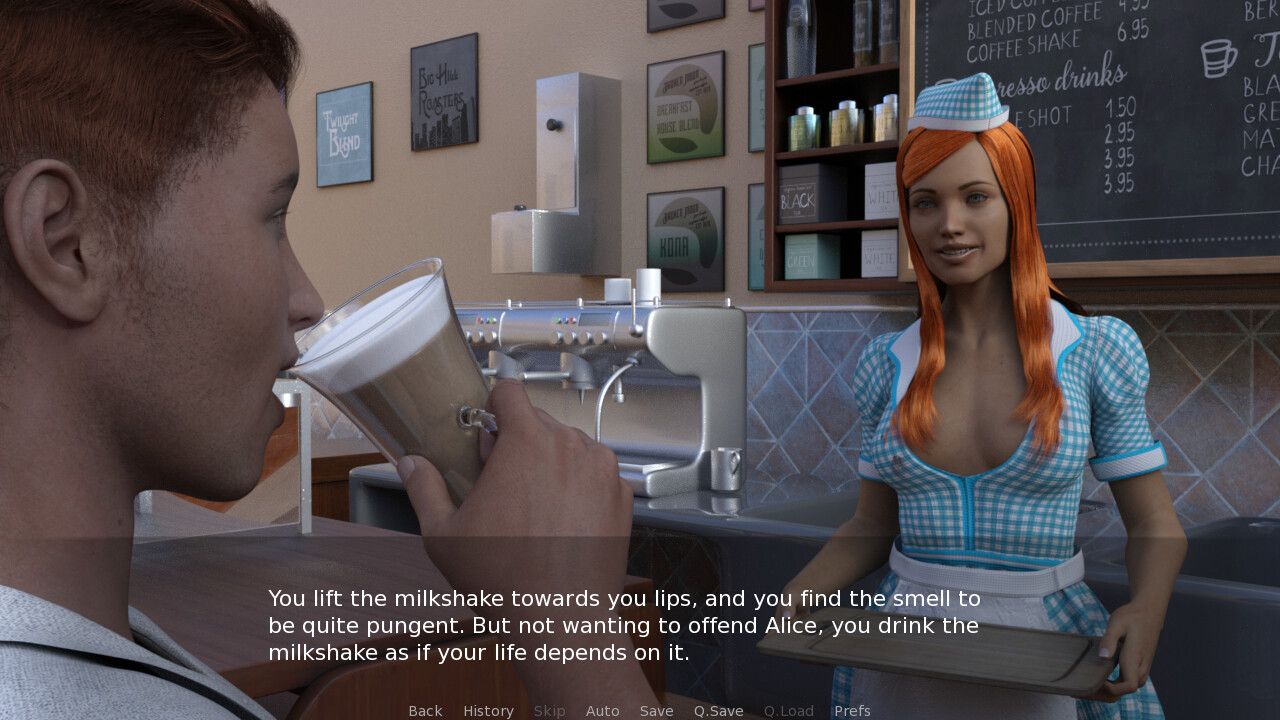Open the History dialogue log
The width and height of the screenshot is (1280, 720).
click(x=488, y=710)
